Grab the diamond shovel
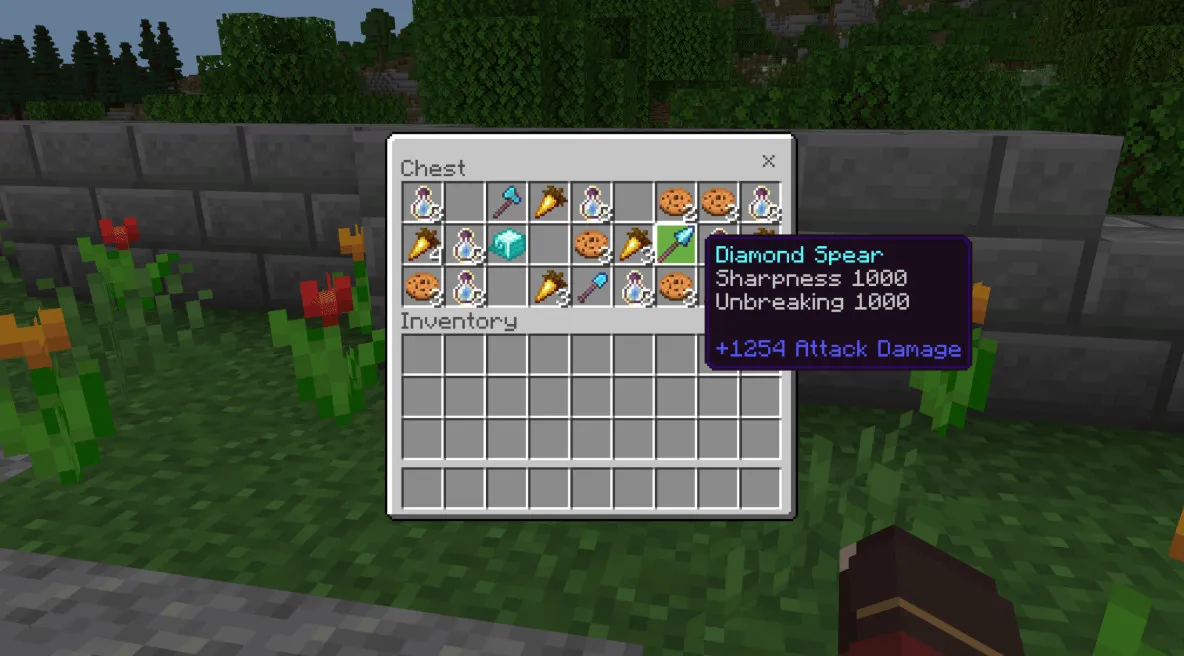This screenshot has height=656, width=1184. pos(591,286)
